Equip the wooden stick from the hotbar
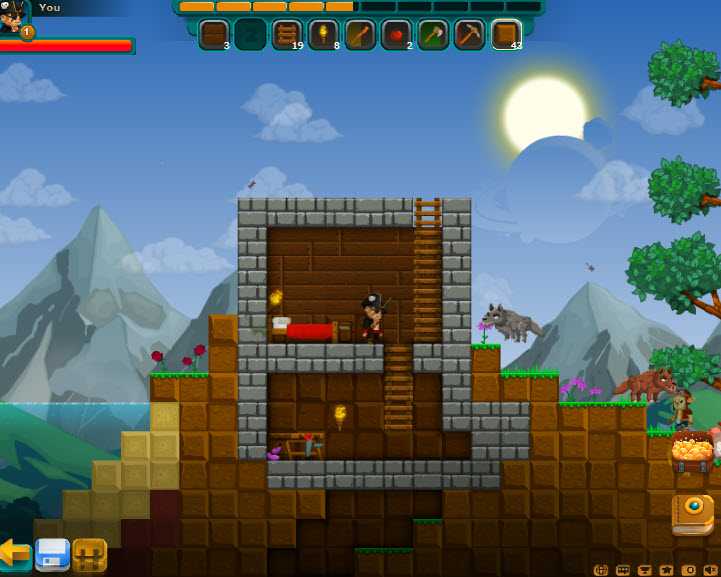Screen dimensions: 721x577 (x=360, y=34)
